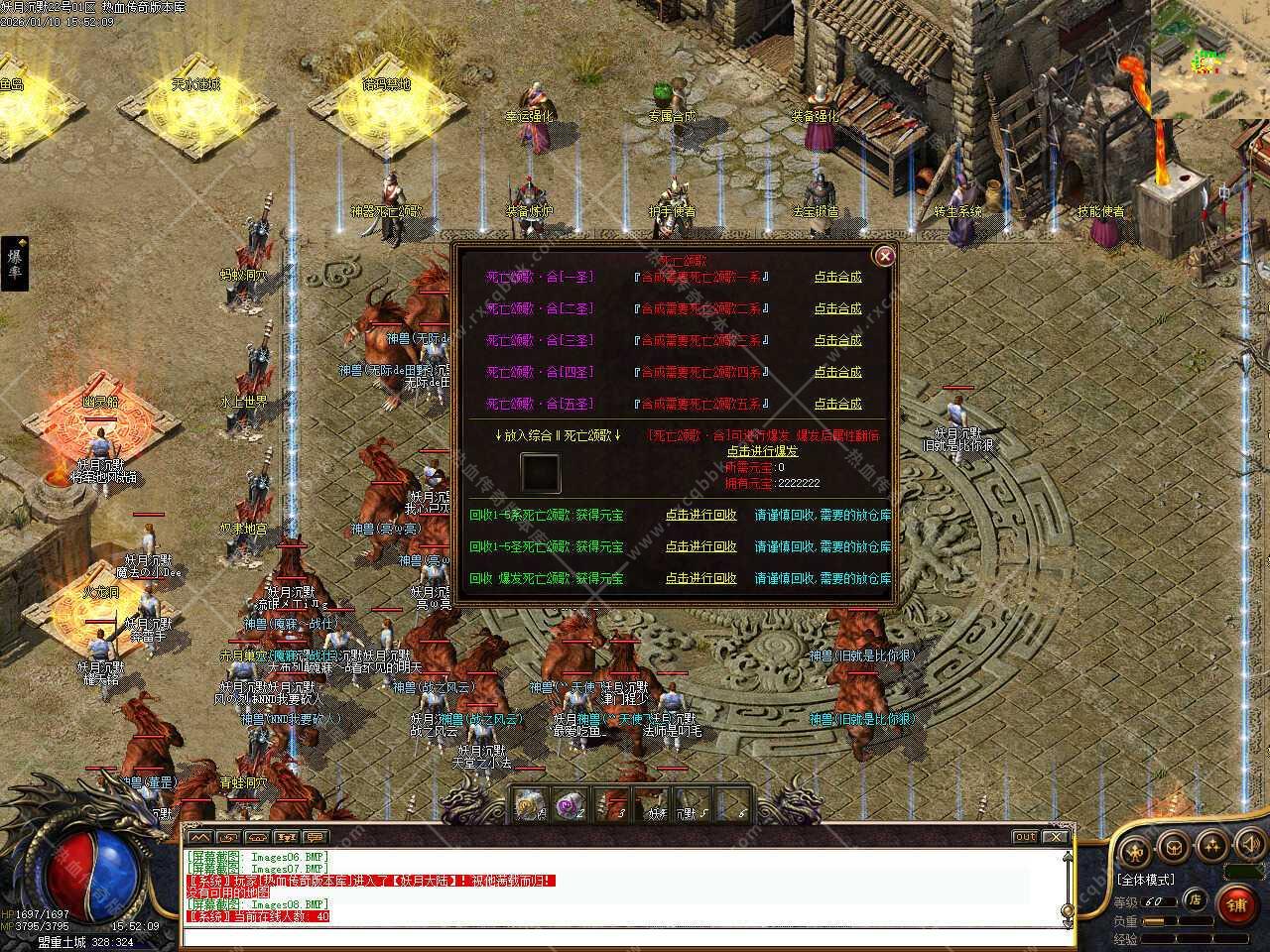The height and width of the screenshot is (952, 1270).
Task: Click 点击合成 for 死亡颂歌·合[一圣]
Action: point(837,278)
